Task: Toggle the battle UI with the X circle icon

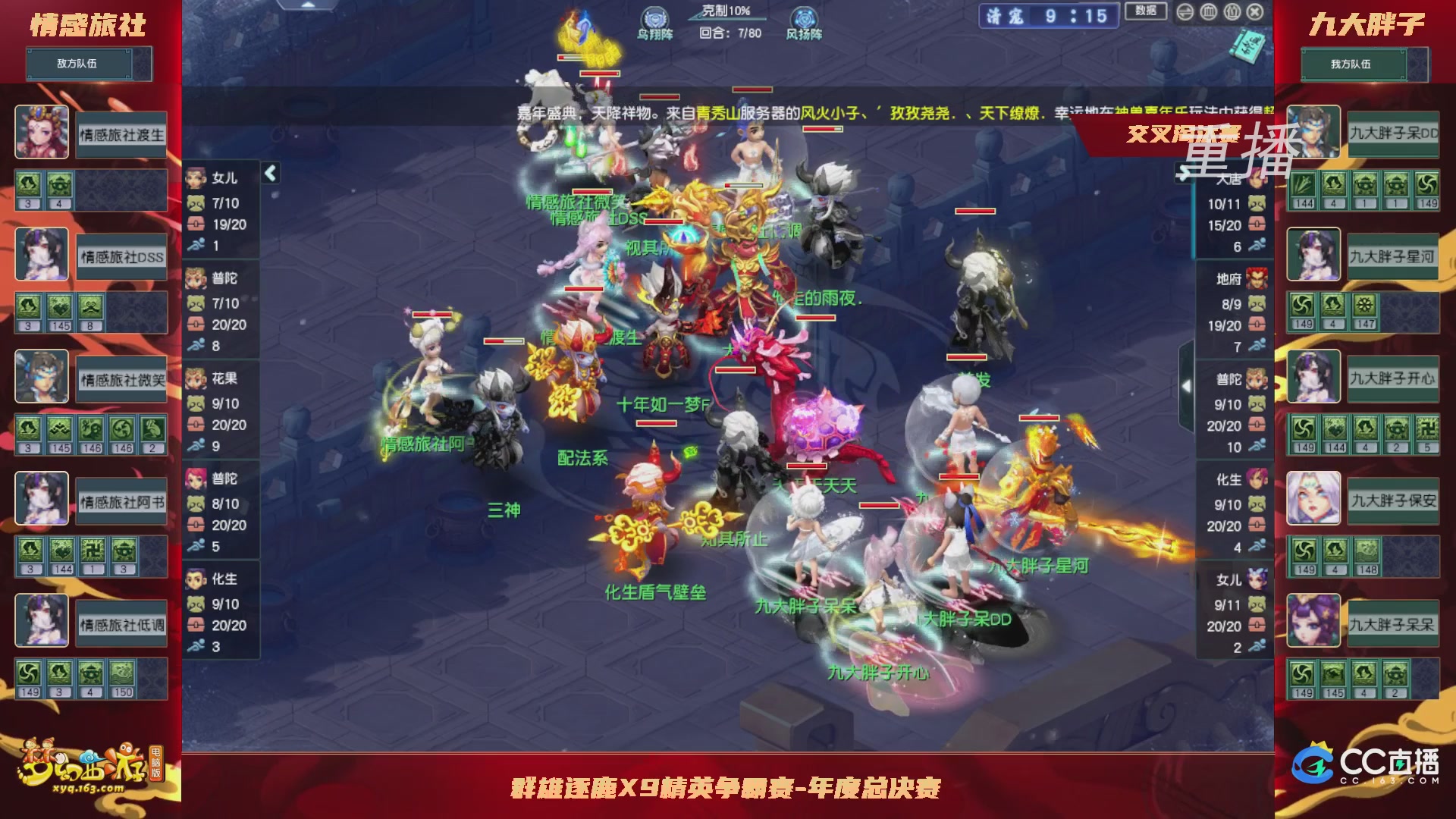Action: pyautogui.click(x=1255, y=11)
